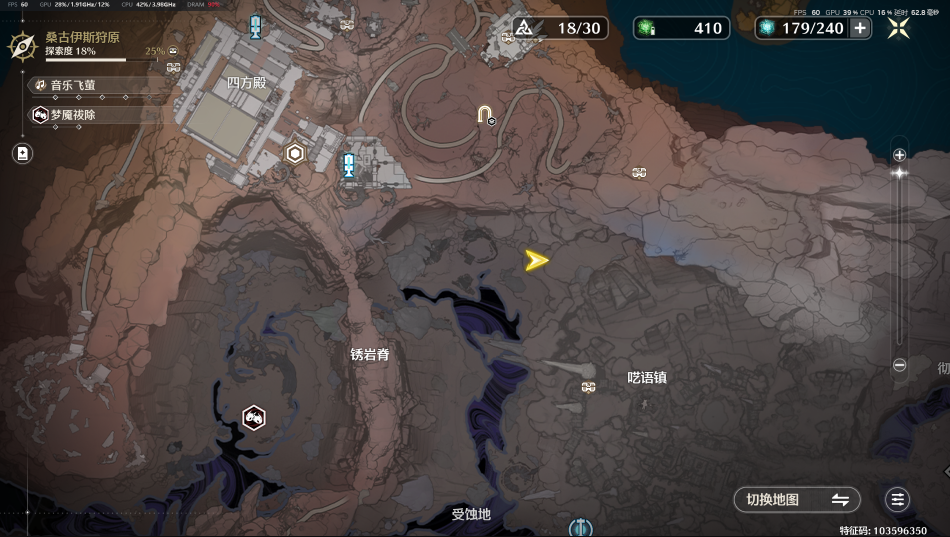
Task: Select the nightmare hexagon marker below 锈岩脊
Action: tap(254, 418)
